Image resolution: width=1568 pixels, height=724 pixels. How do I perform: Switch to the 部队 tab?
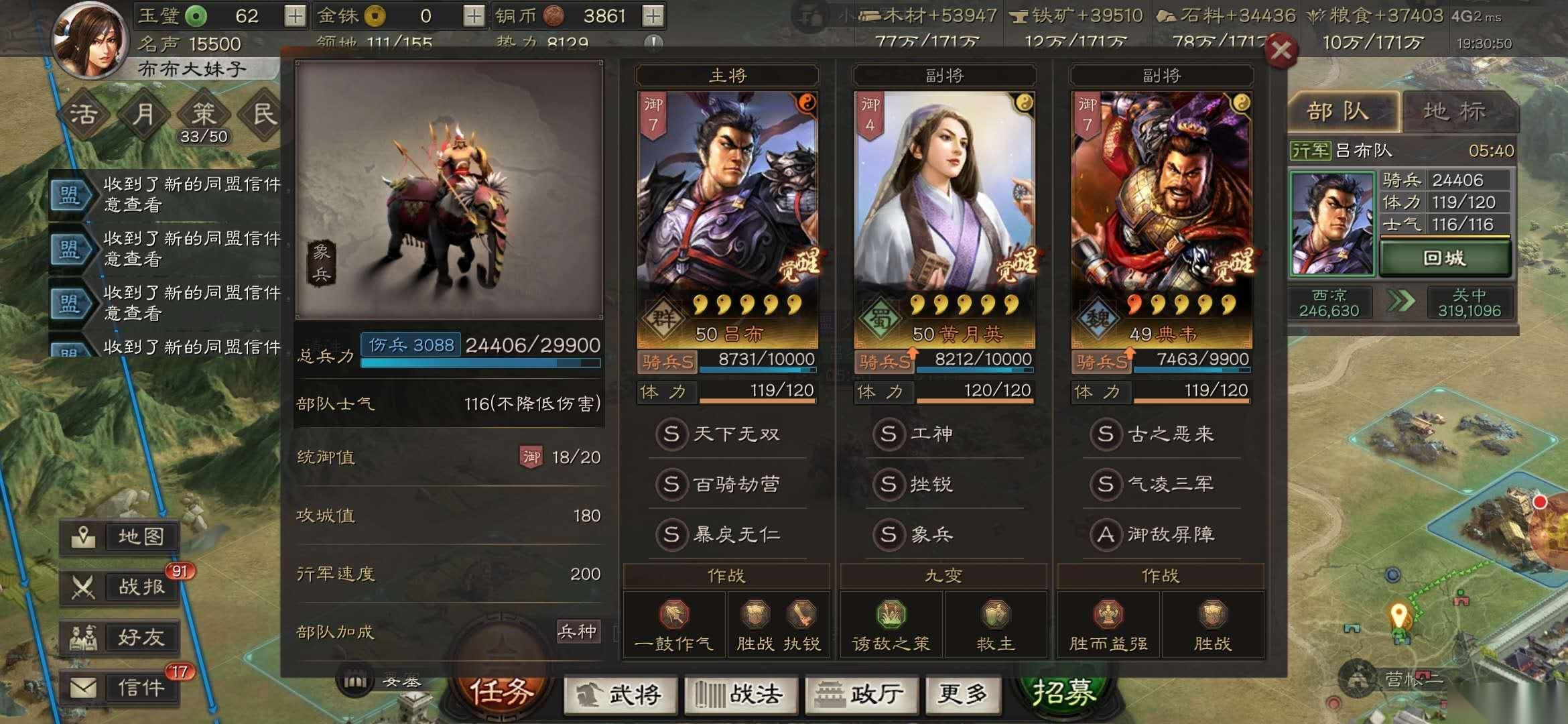click(x=1339, y=111)
